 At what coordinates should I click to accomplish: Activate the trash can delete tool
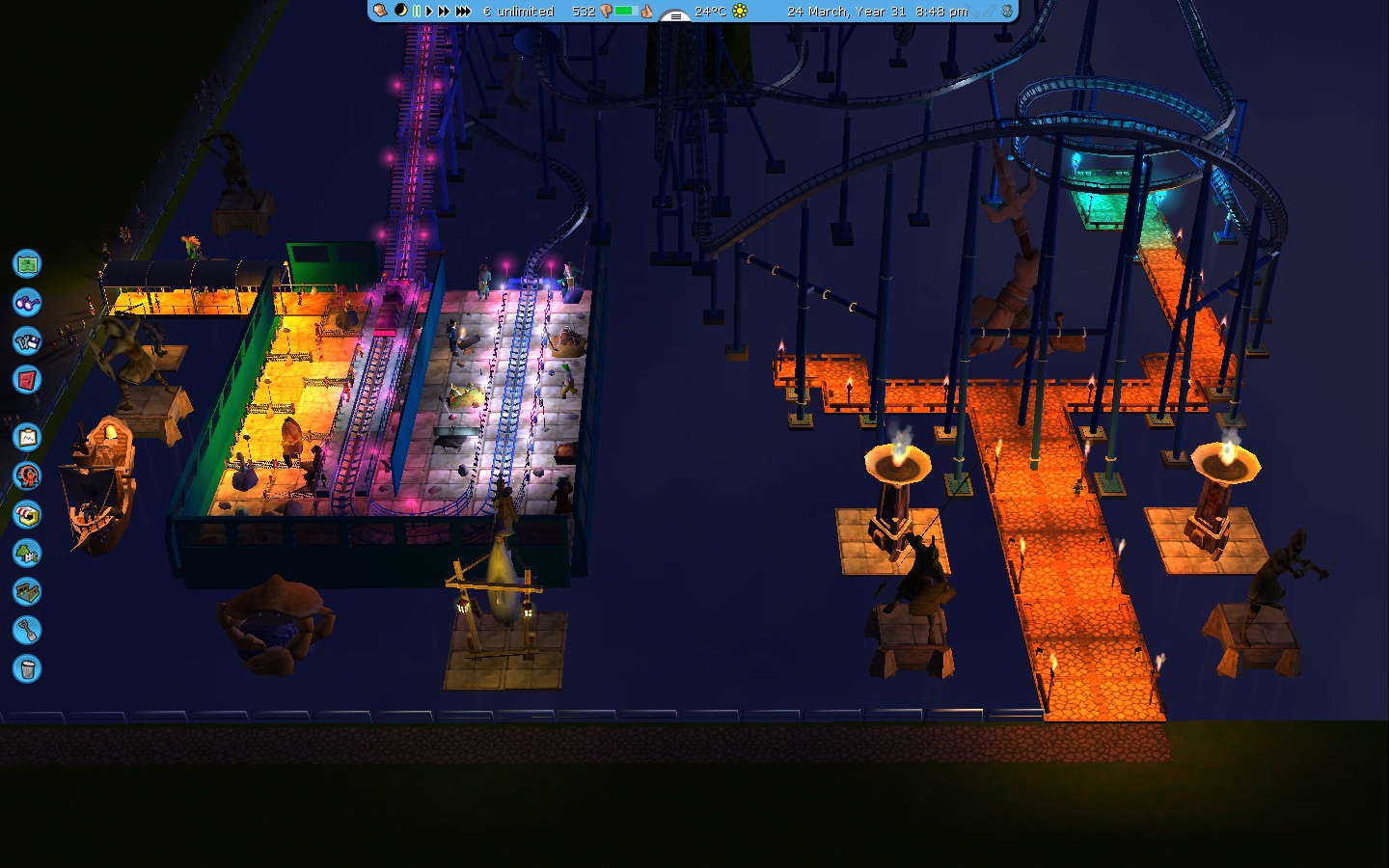[27, 668]
